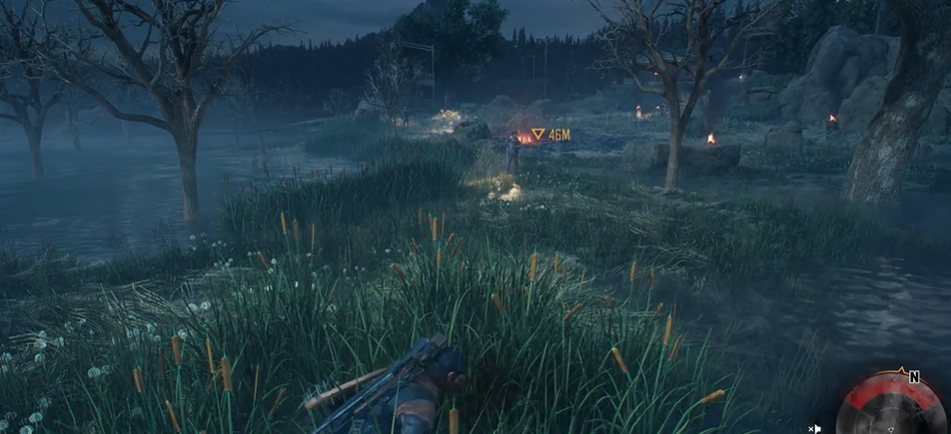The image size is (951, 434).
Task: Click the muted speaker icon beside the minimap
Action: click(815, 429)
